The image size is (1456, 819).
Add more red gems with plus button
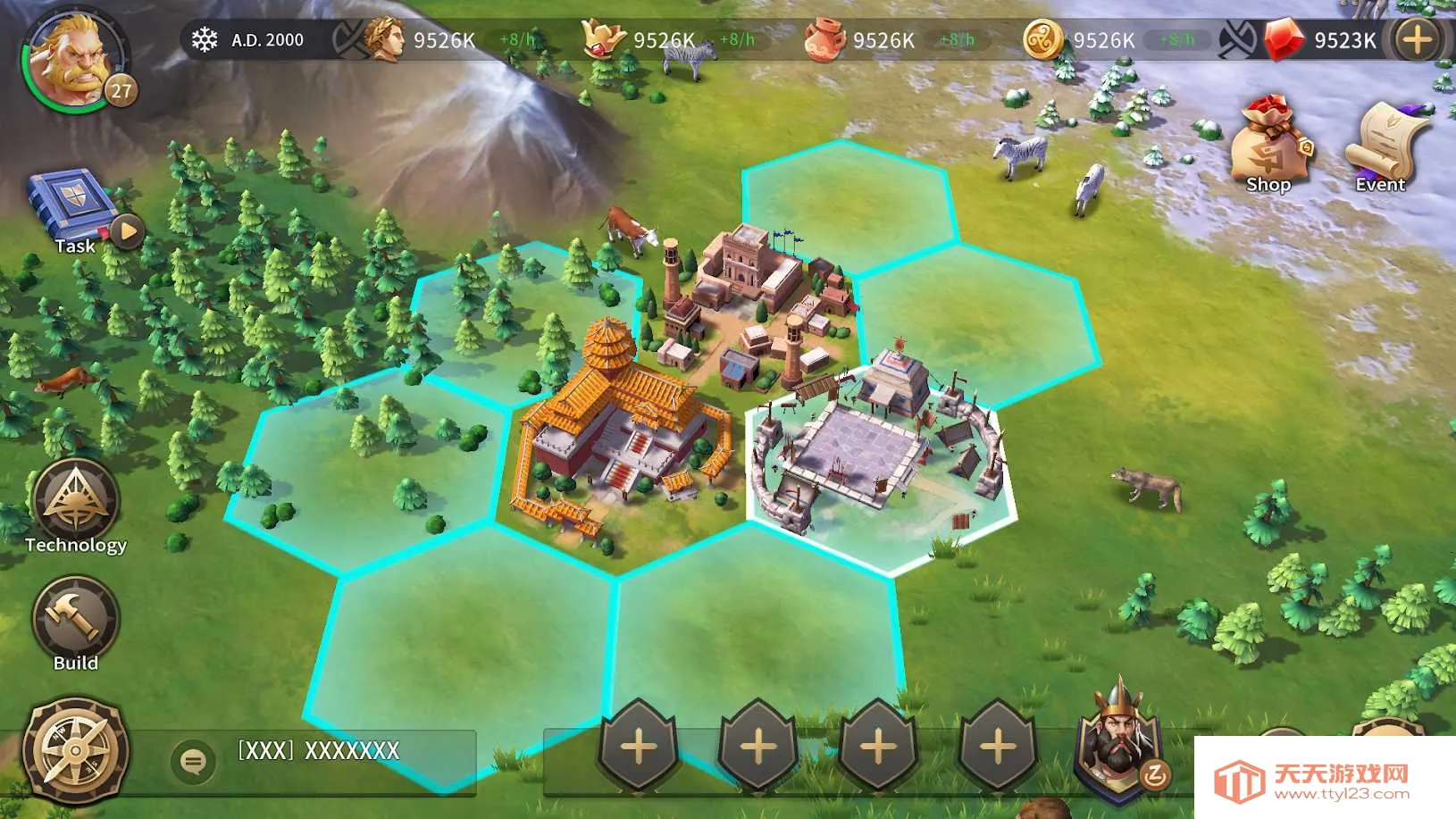pos(1416,40)
